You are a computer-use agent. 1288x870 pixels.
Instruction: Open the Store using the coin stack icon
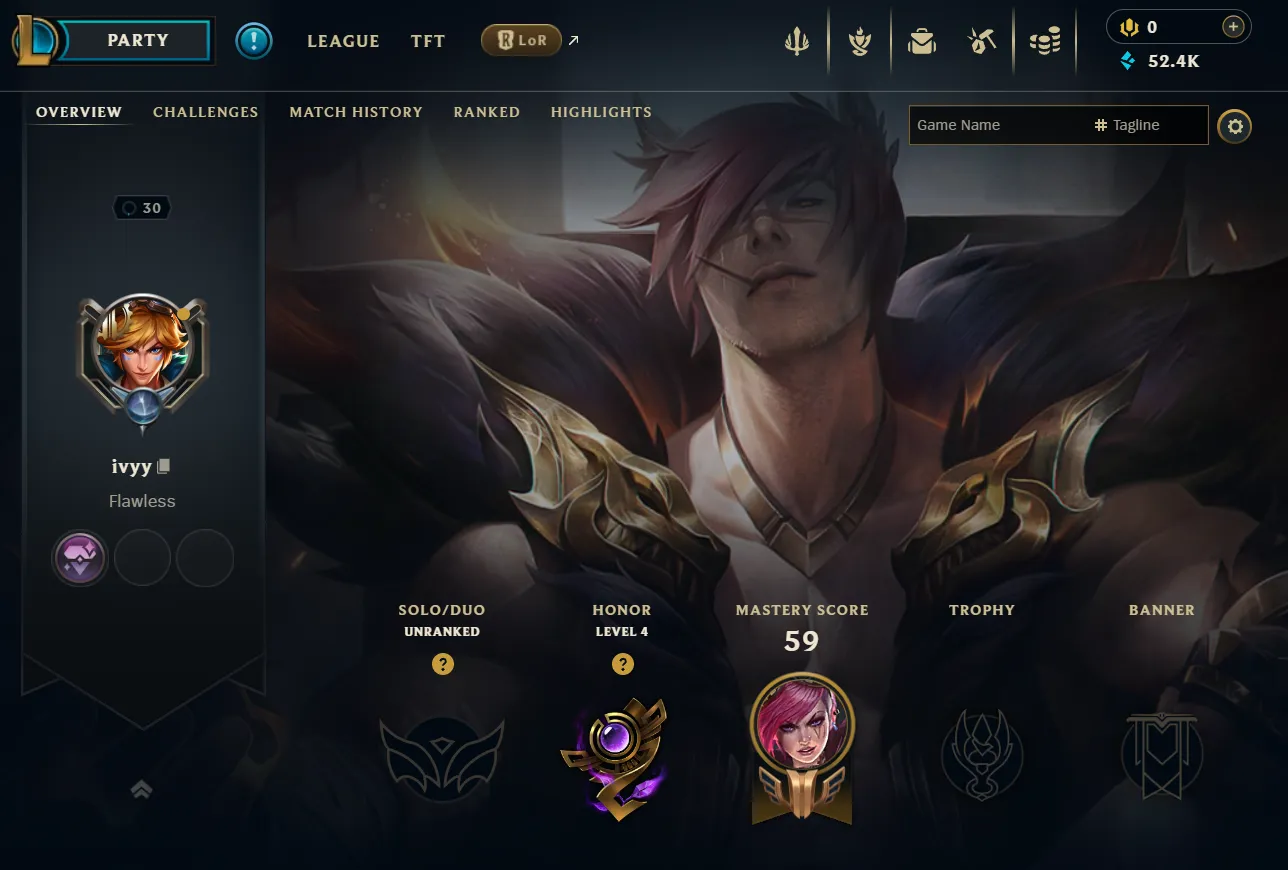pyautogui.click(x=1044, y=40)
